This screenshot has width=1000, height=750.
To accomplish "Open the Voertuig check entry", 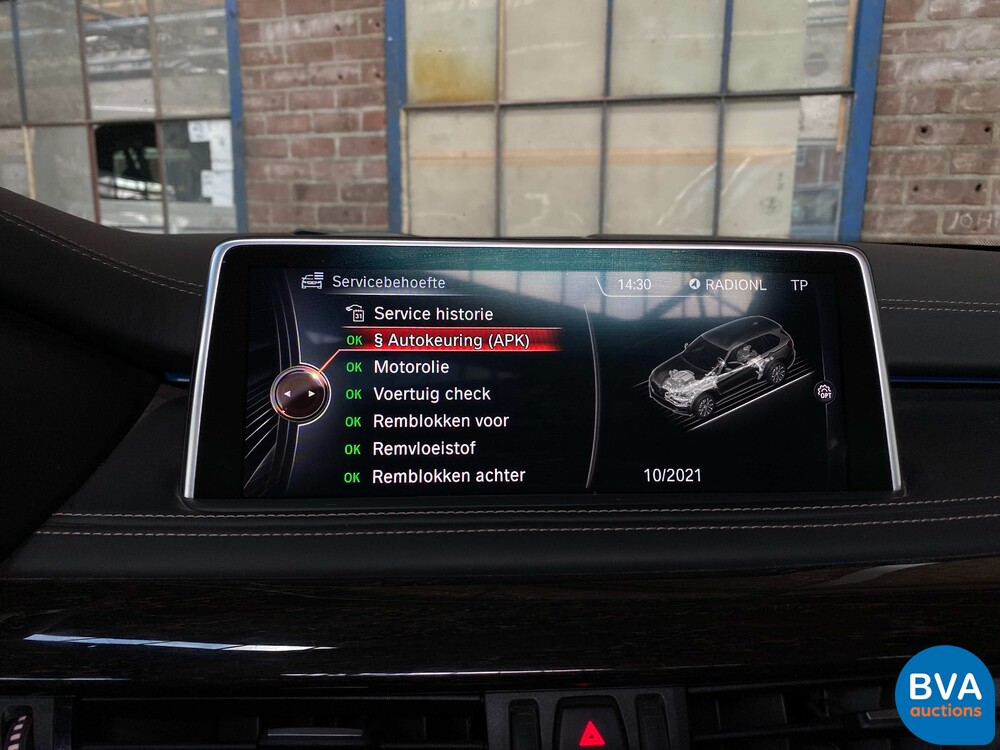I will [432, 394].
